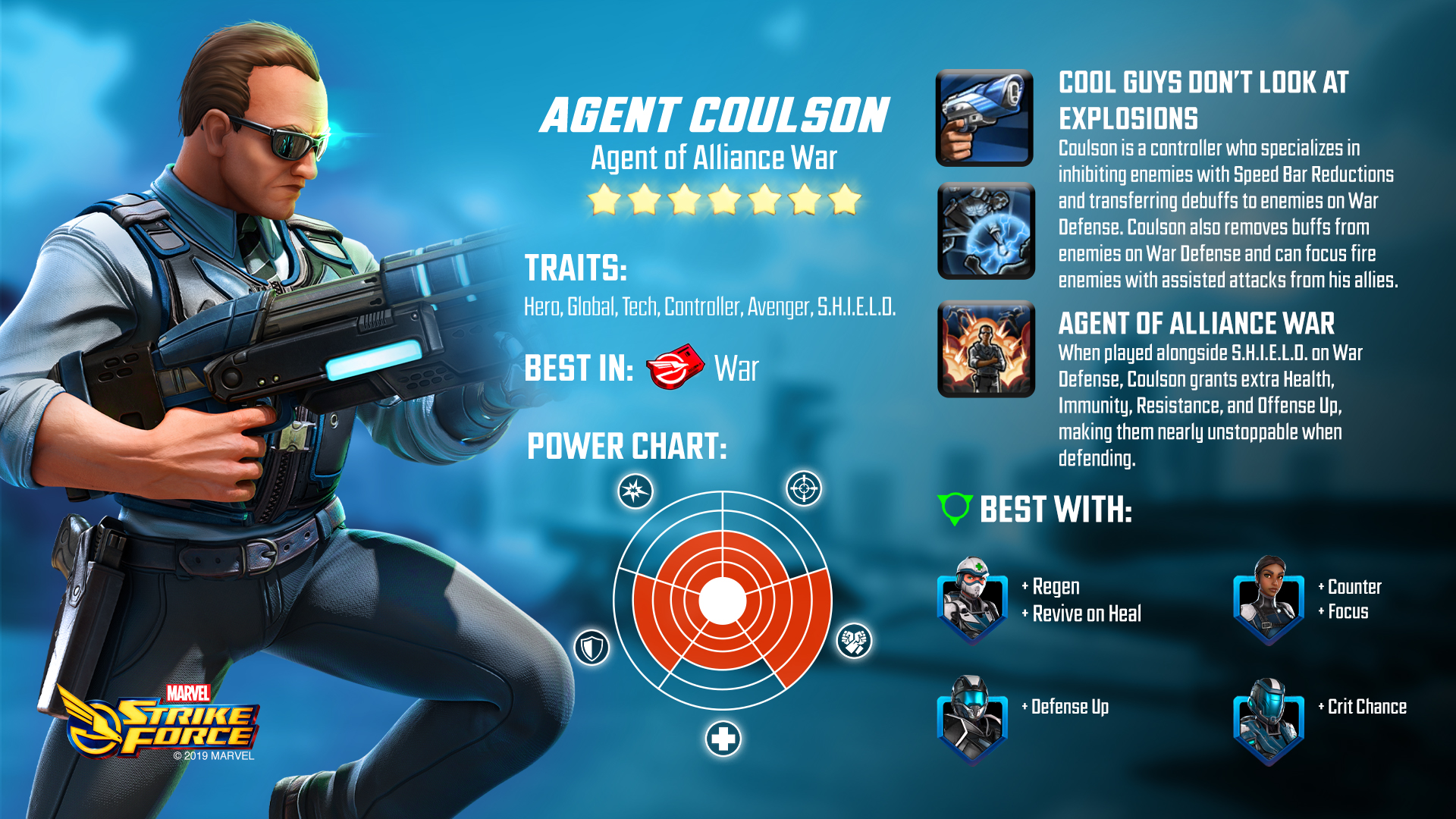This screenshot has width=1456, height=819.
Task: Click the fist bump power chart icon
Action: pyautogui.click(x=854, y=642)
